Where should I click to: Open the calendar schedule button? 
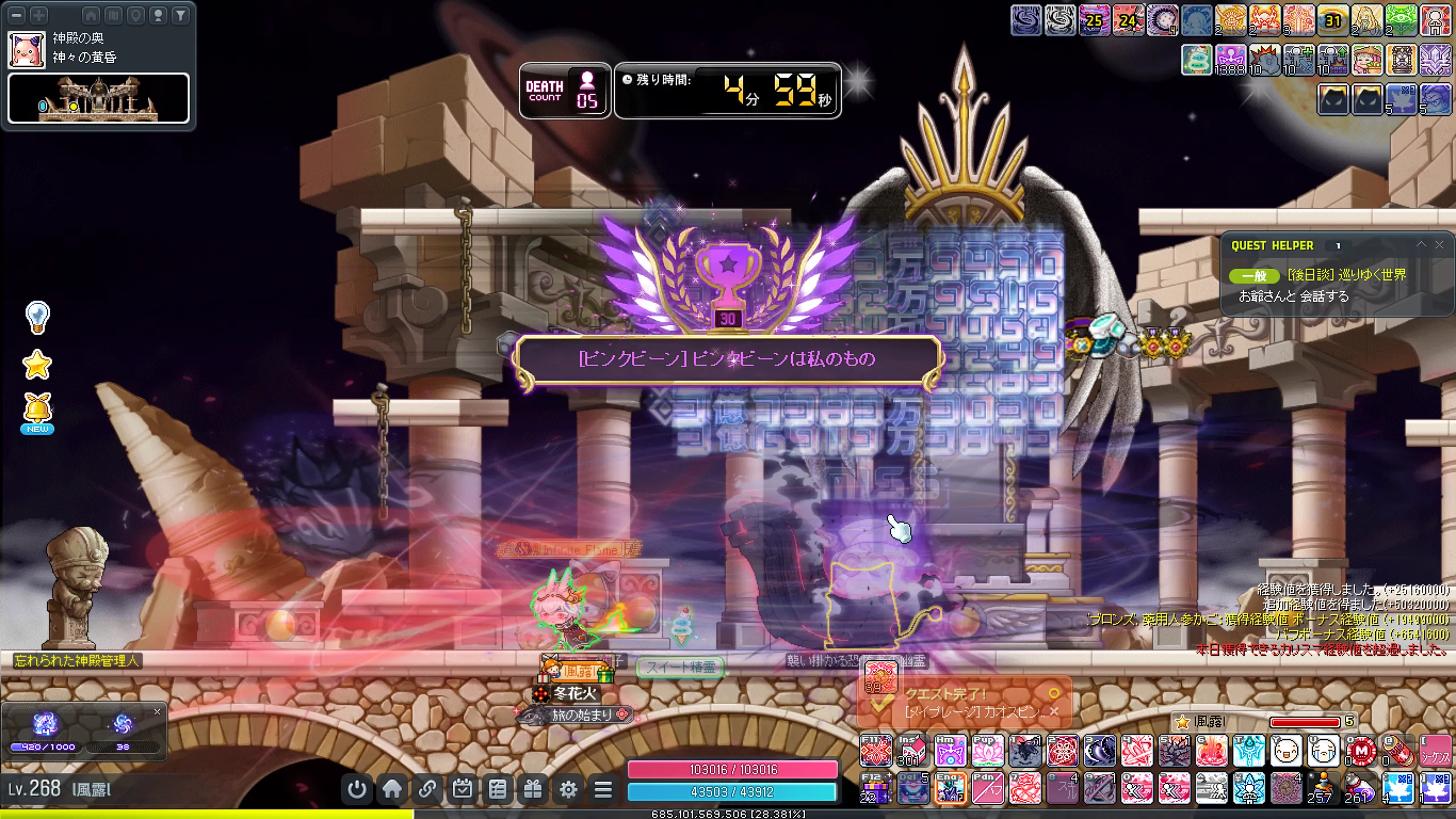click(x=462, y=789)
